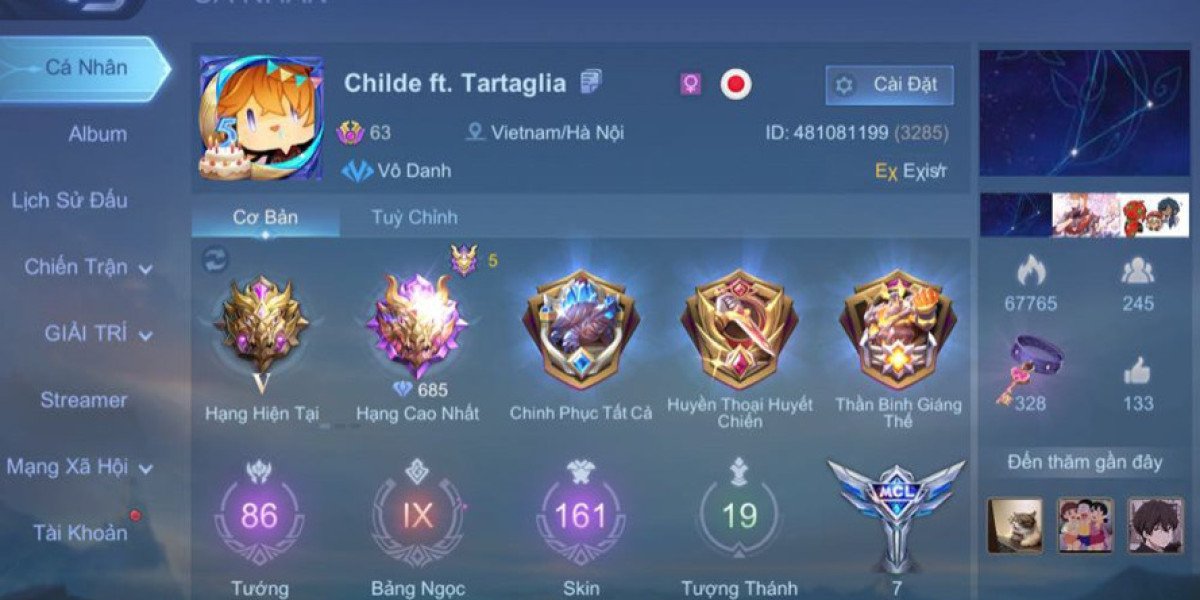Click the refresh arrows icon
The width and height of the screenshot is (1200, 600).
pos(215,260)
